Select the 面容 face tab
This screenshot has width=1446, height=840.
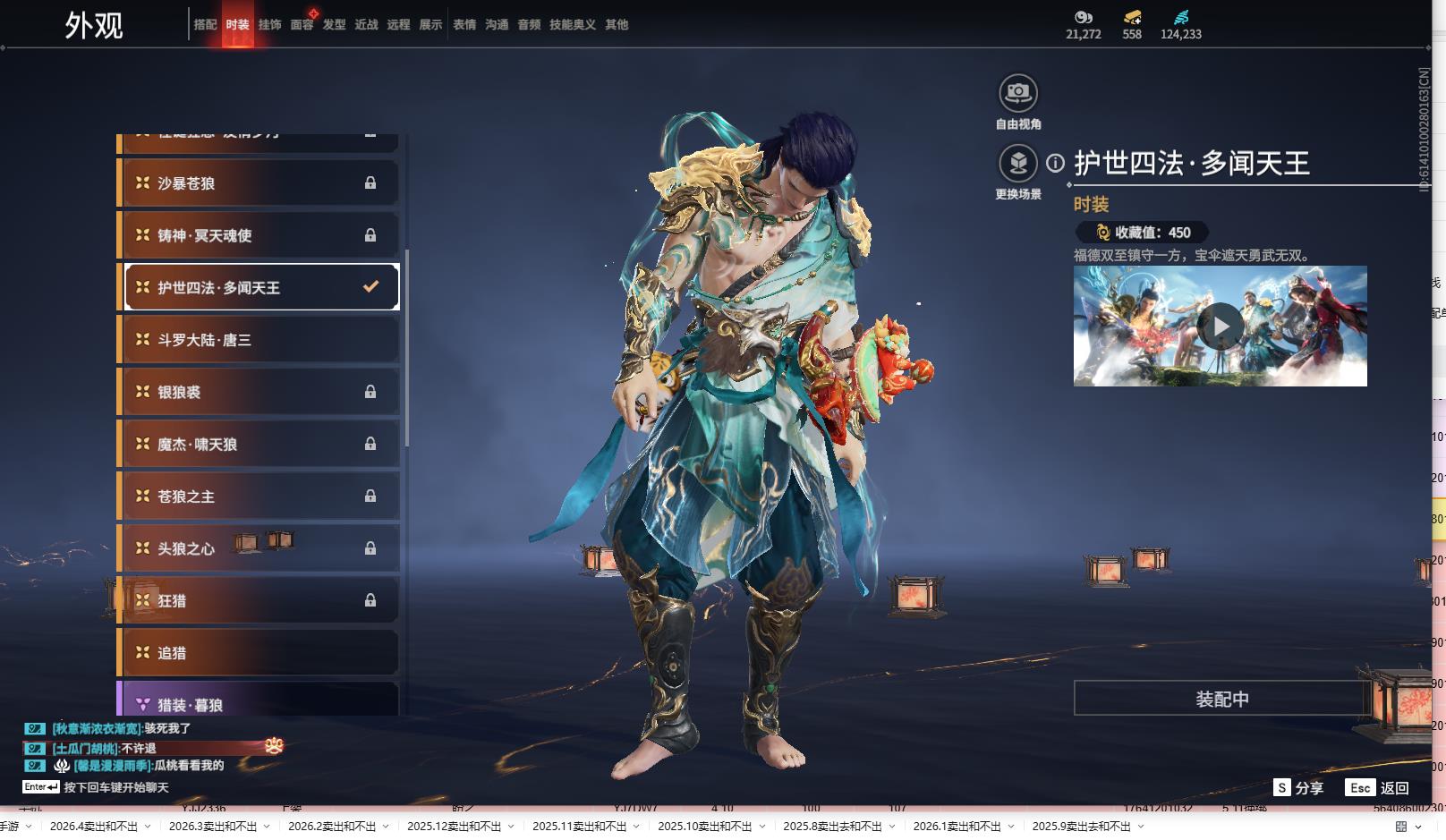tap(302, 25)
